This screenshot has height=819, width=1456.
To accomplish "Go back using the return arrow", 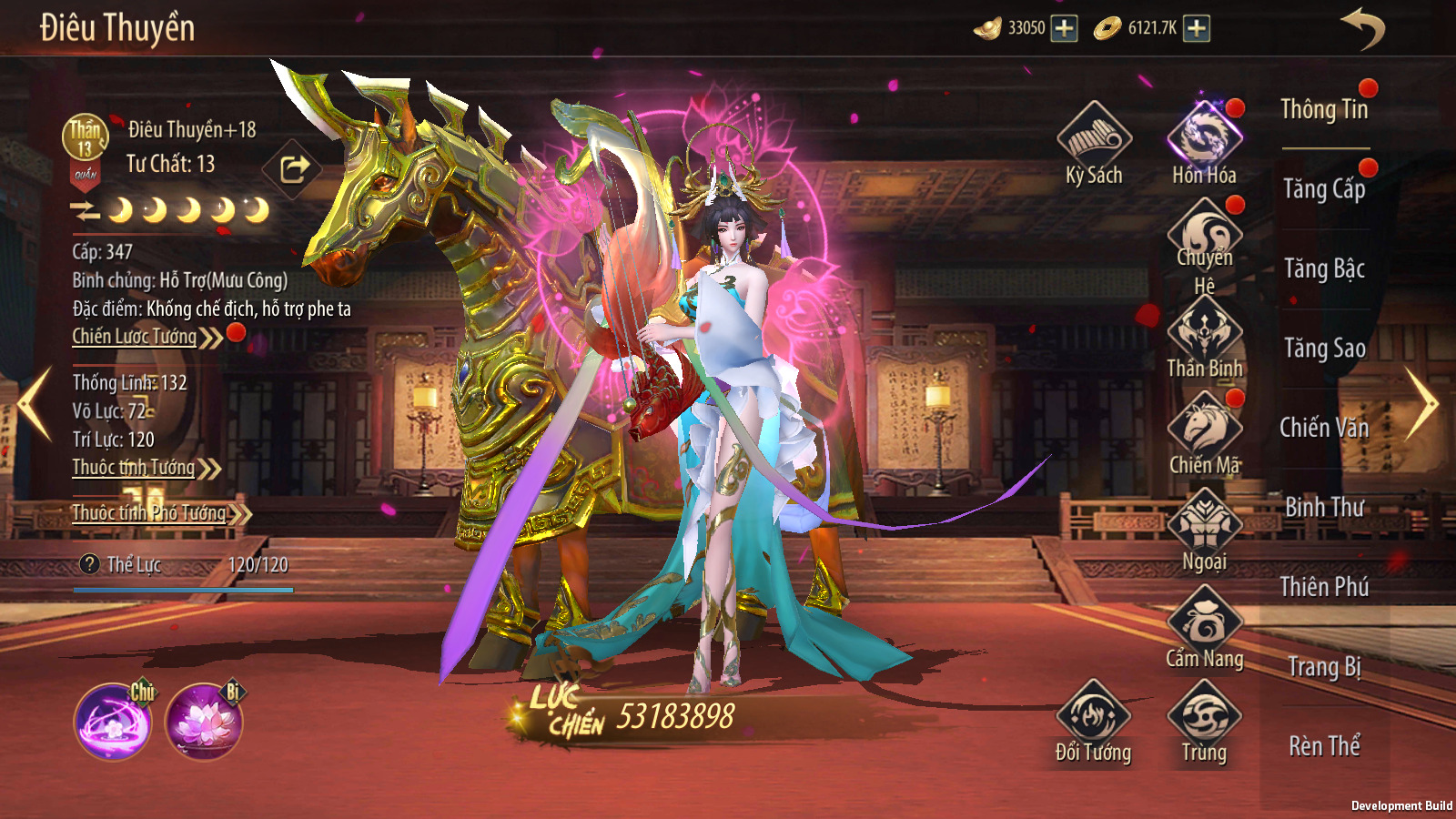I will [1362, 28].
